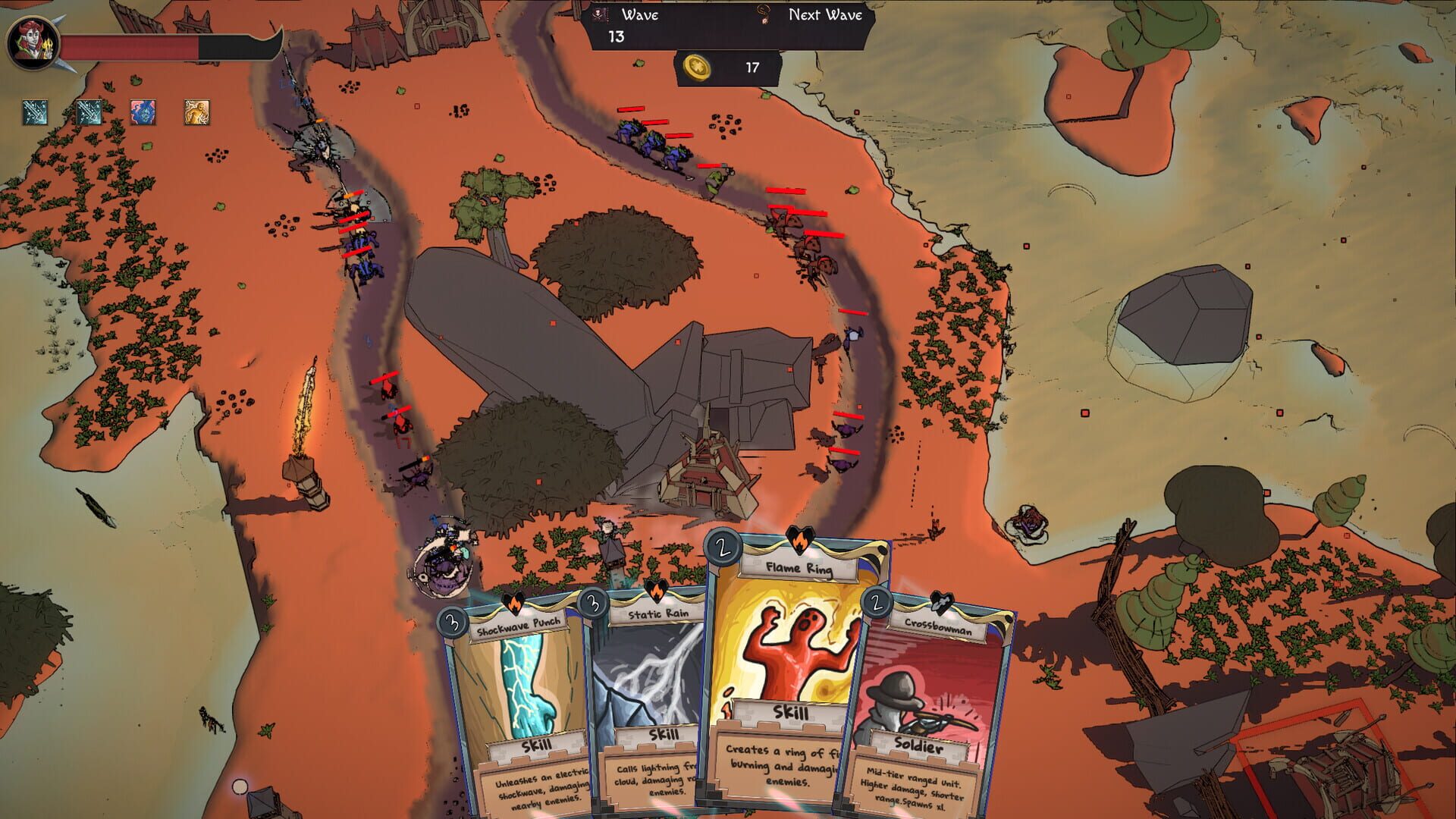Expand the gold total display
Image resolution: width=1456 pixels, height=819 pixels.
click(x=751, y=67)
